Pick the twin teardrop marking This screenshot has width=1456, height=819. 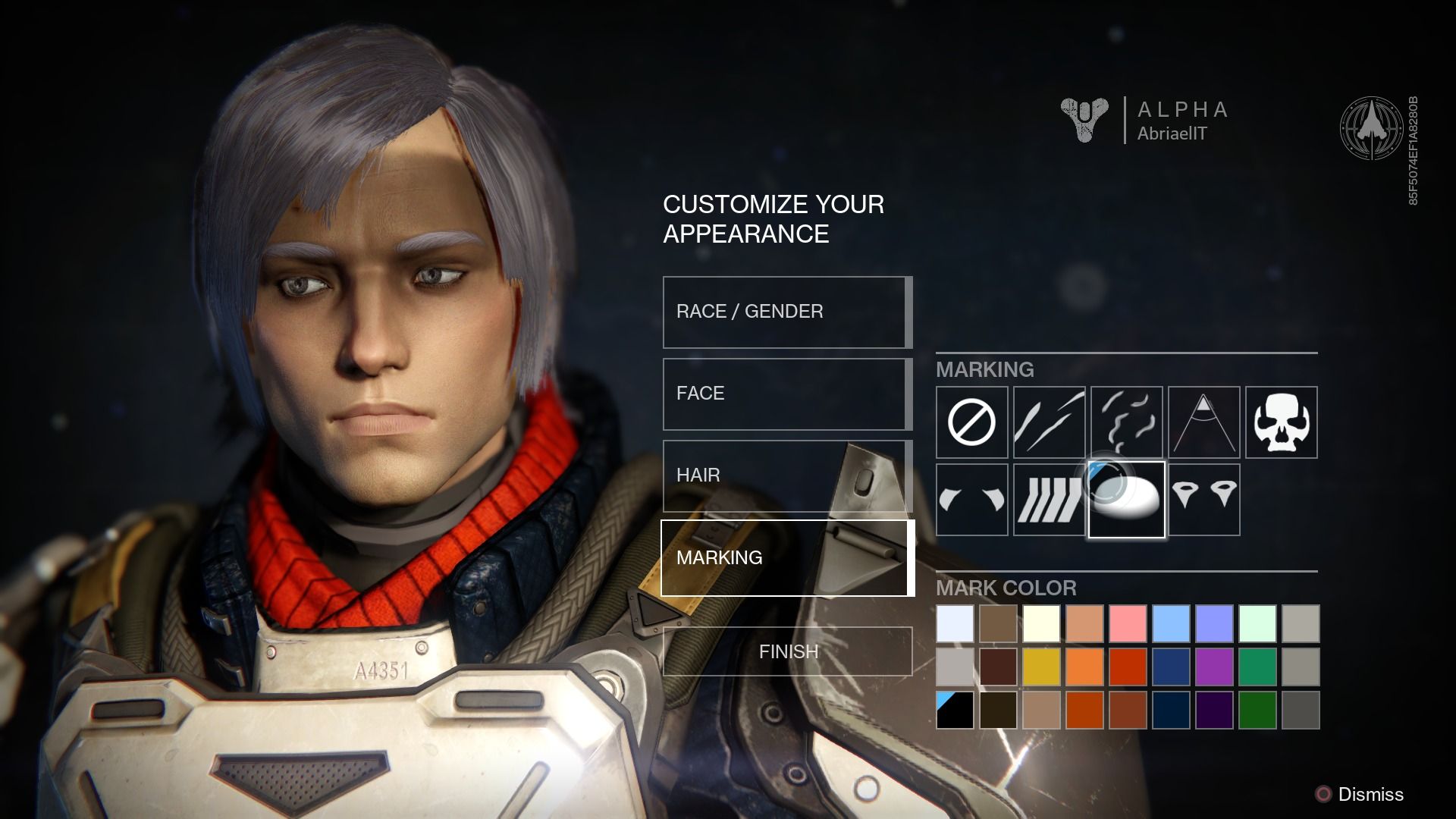[x=1205, y=500]
